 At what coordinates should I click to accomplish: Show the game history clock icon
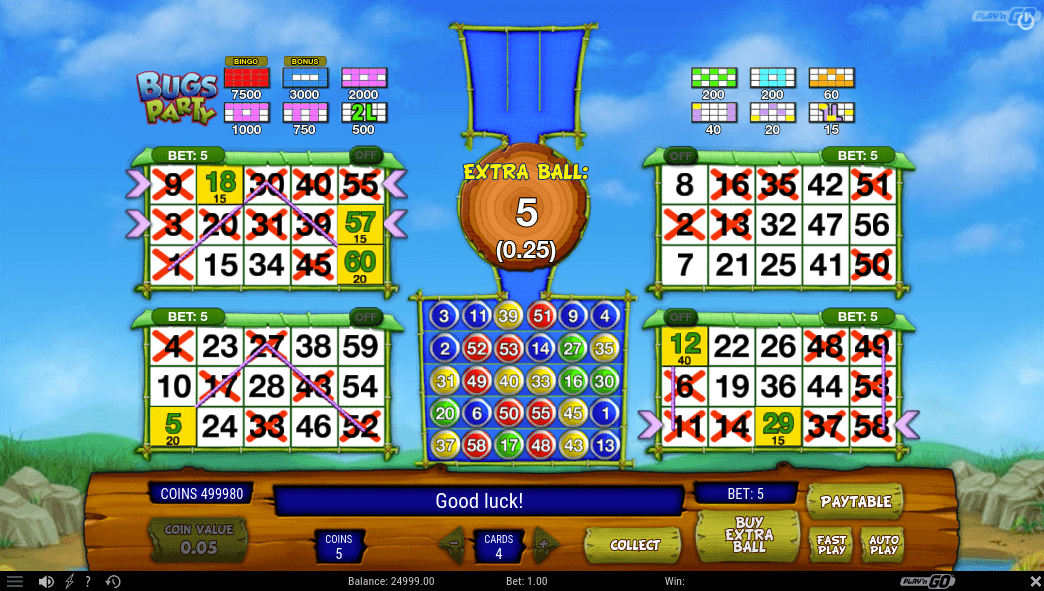click(x=112, y=581)
